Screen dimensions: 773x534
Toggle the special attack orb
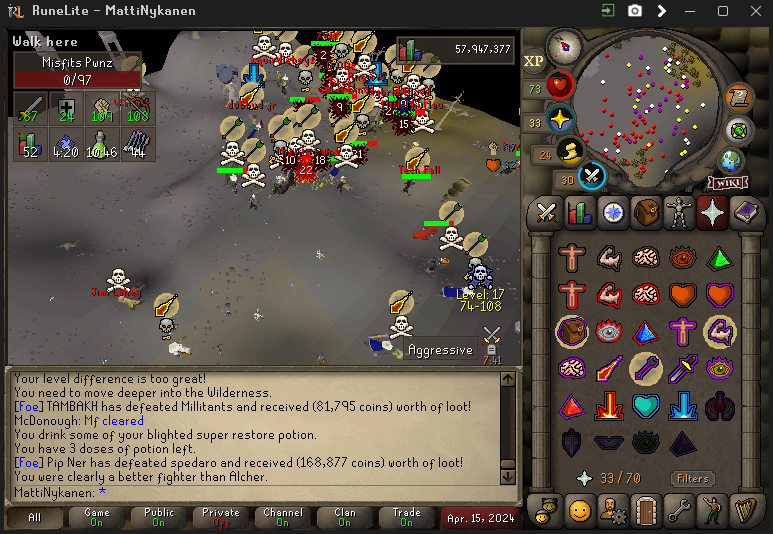[x=591, y=176]
